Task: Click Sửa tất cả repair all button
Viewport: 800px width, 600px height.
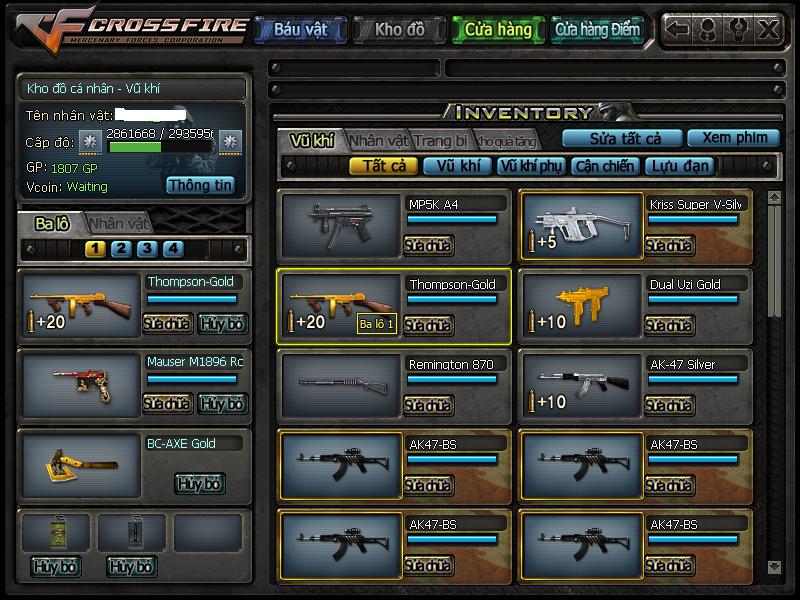Action: click(x=621, y=138)
